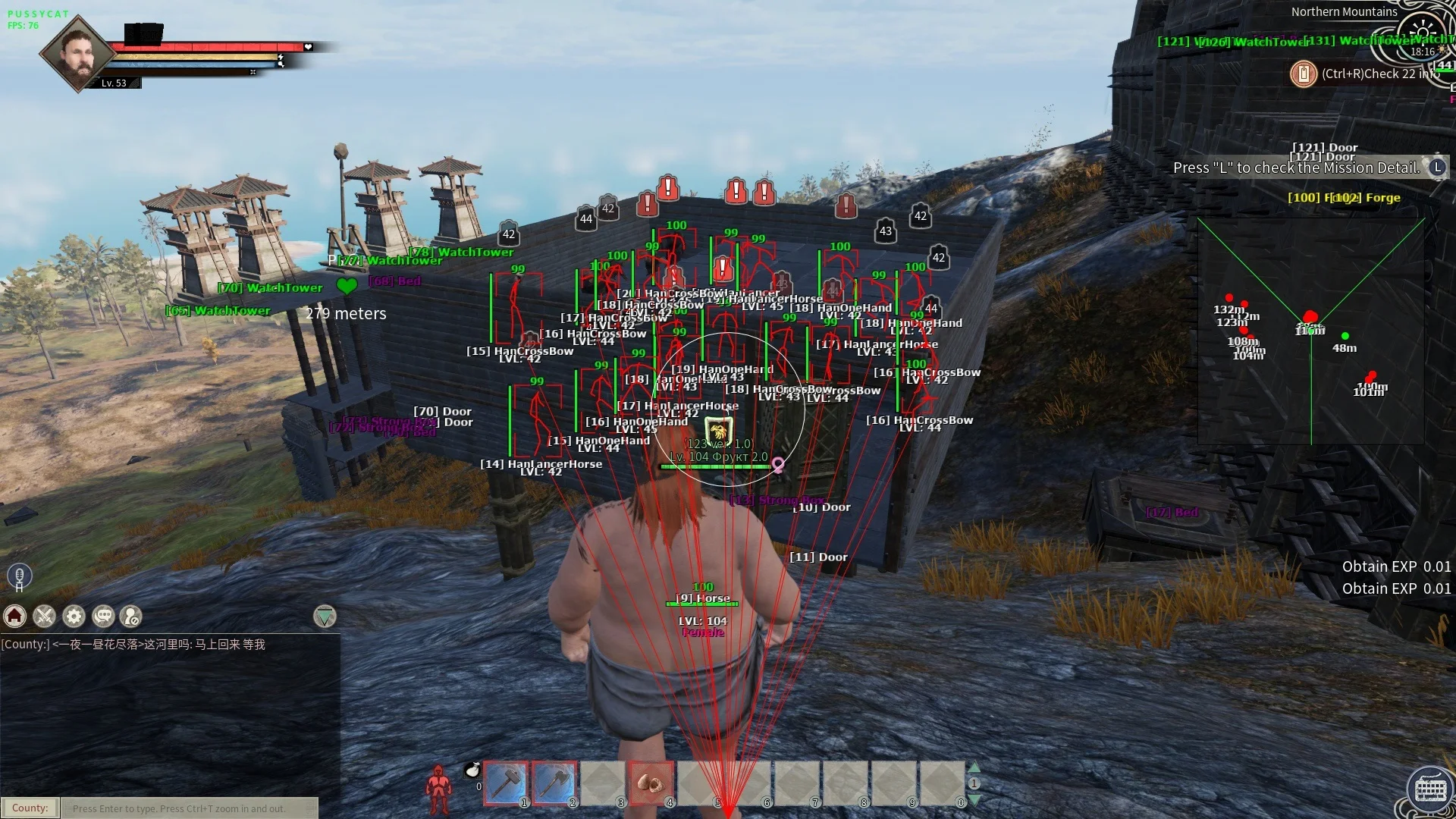Open the blocked players icon

click(x=132, y=617)
